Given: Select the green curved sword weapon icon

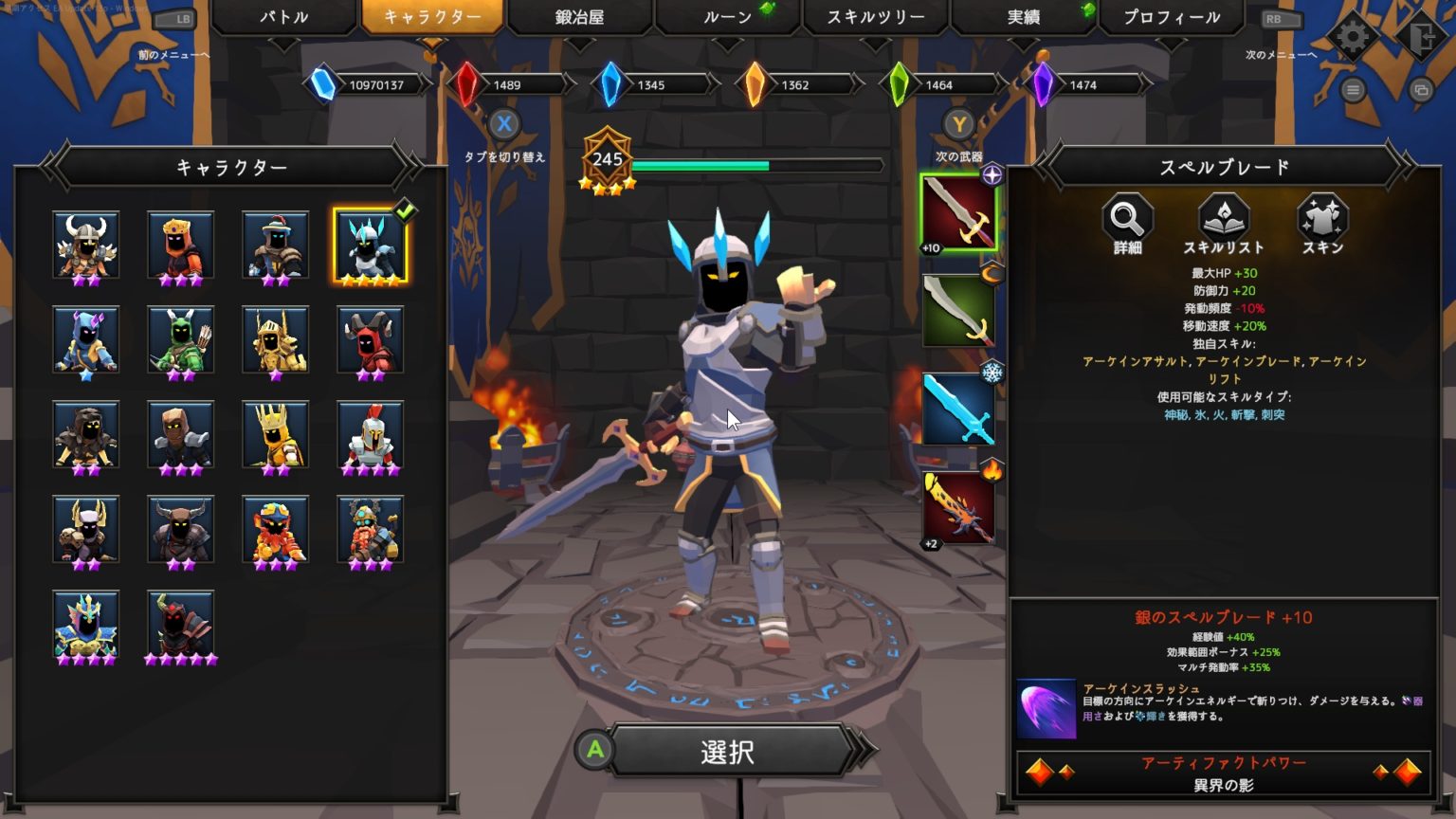Looking at the screenshot, I should click(x=957, y=311).
